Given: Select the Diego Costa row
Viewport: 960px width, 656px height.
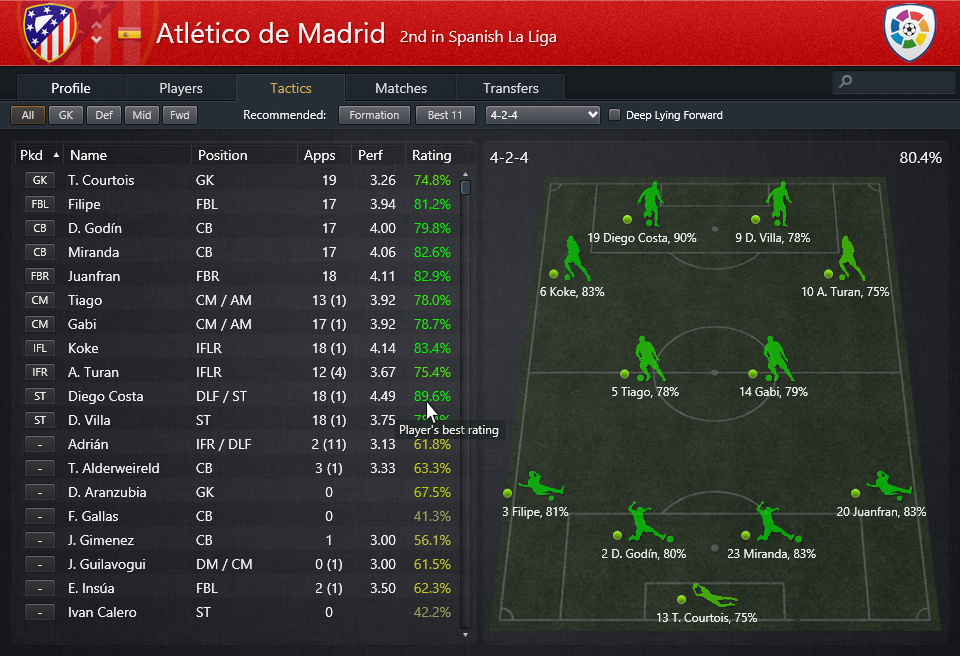Looking at the screenshot, I should (x=240, y=396).
